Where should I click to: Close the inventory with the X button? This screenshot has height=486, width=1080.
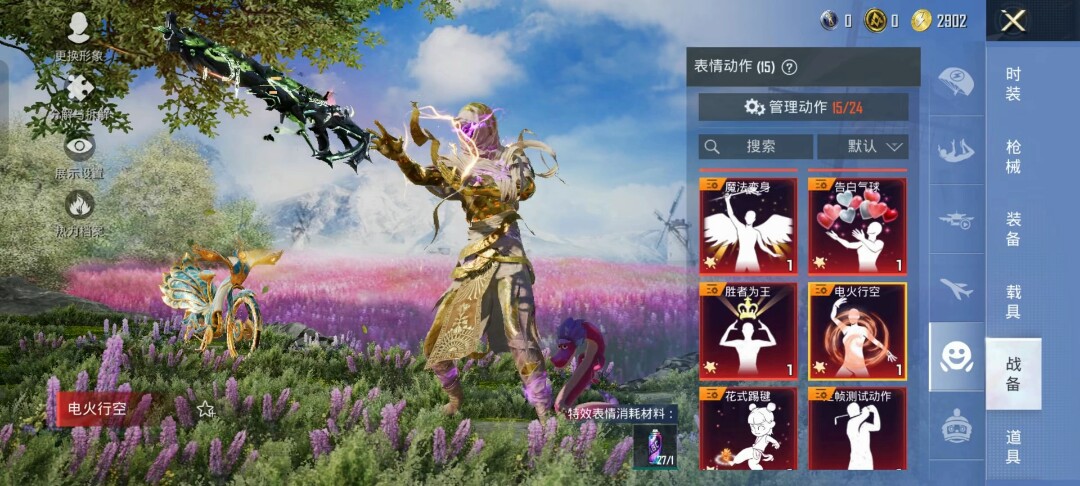[1013, 21]
